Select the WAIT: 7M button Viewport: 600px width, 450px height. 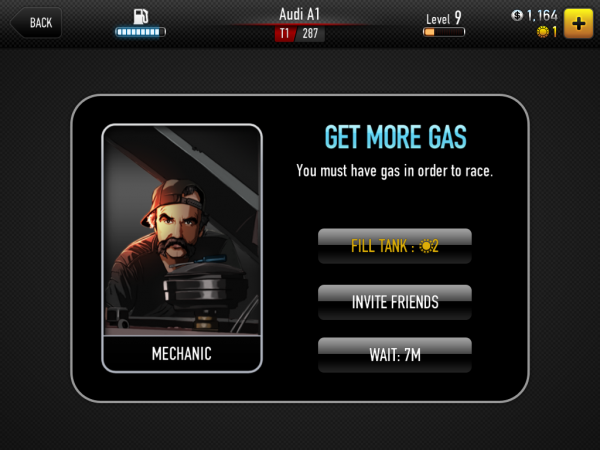[x=395, y=354]
